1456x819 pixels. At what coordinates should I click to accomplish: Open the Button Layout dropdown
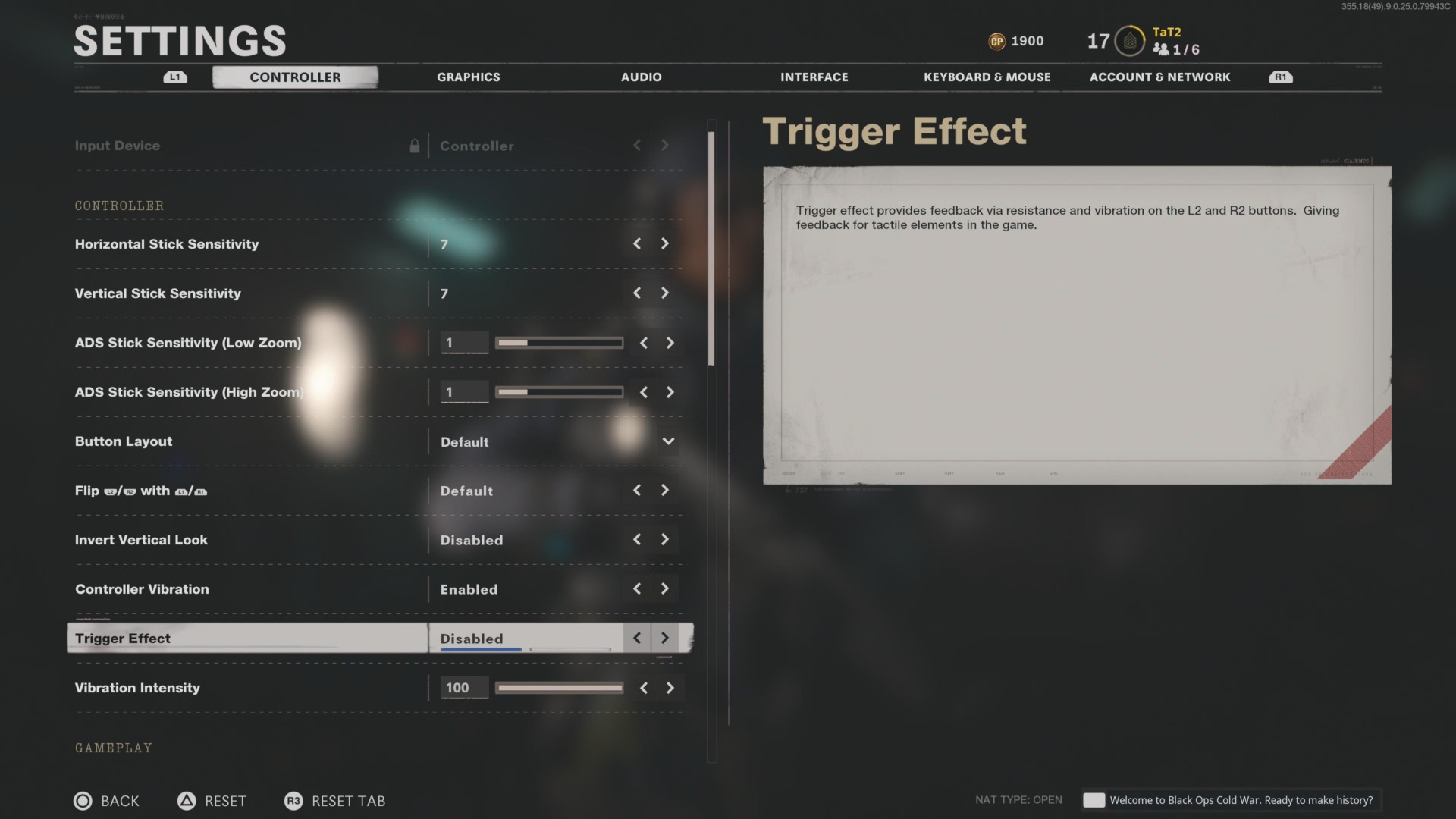(x=668, y=441)
